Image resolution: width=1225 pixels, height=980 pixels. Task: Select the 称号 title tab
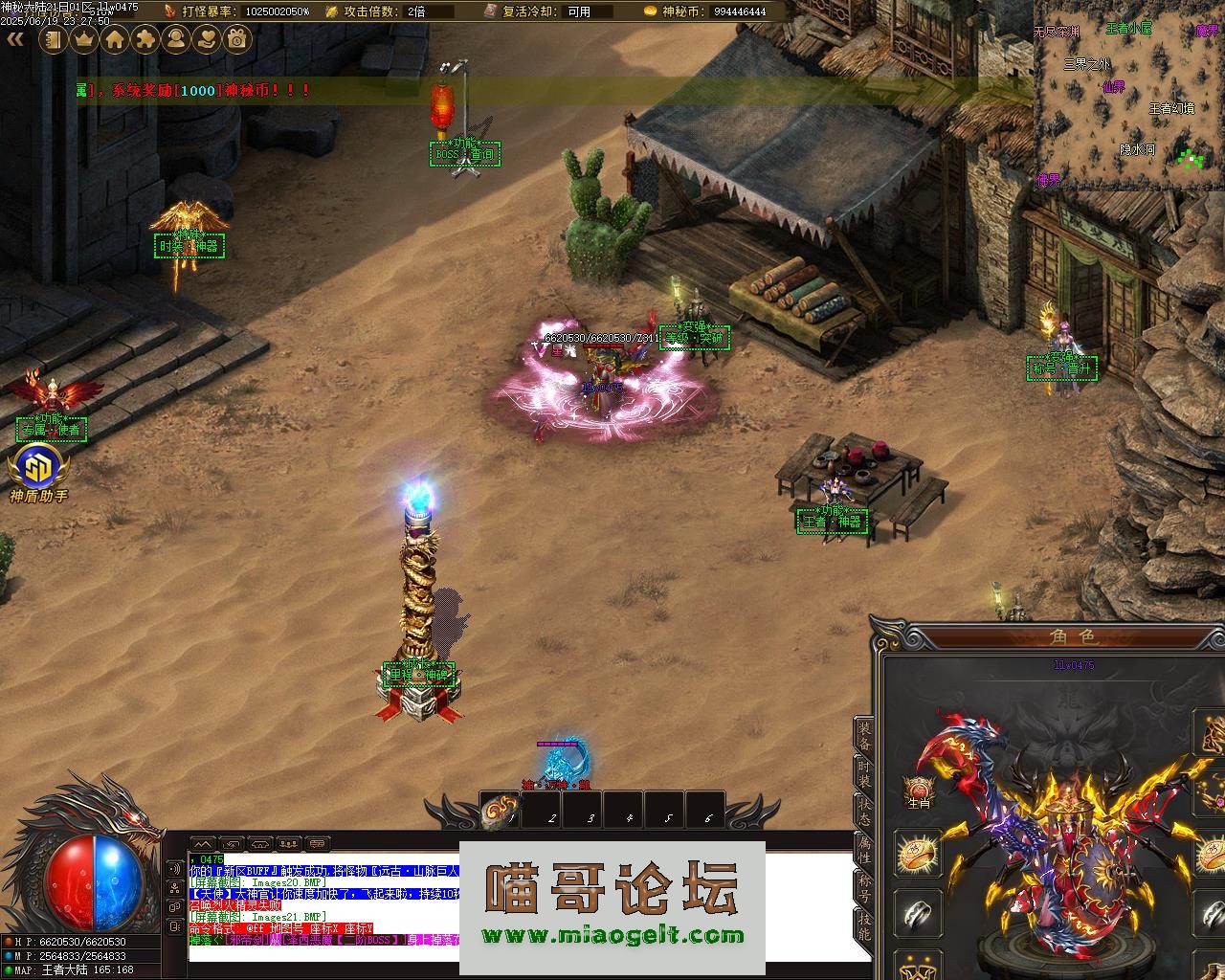pyautogui.click(x=864, y=889)
